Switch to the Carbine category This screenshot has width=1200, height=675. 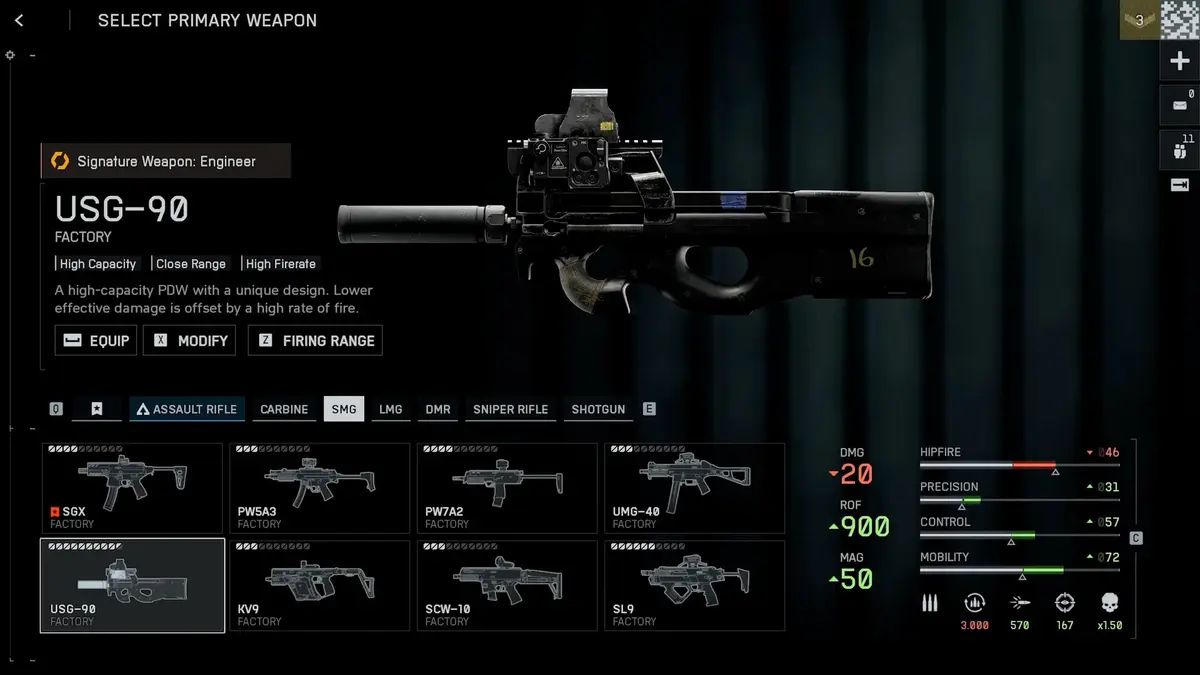click(x=284, y=409)
